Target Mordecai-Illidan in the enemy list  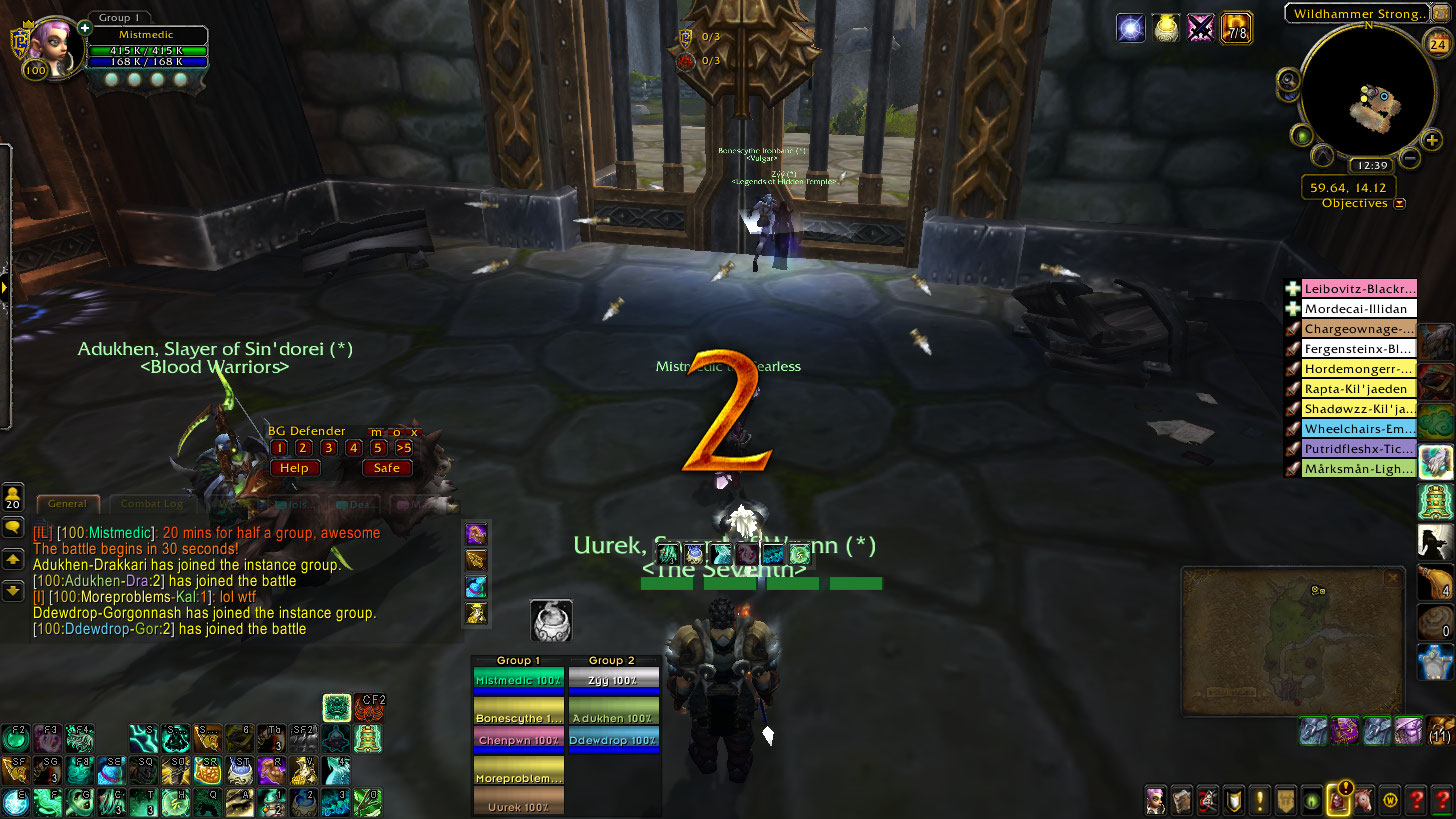(1360, 309)
